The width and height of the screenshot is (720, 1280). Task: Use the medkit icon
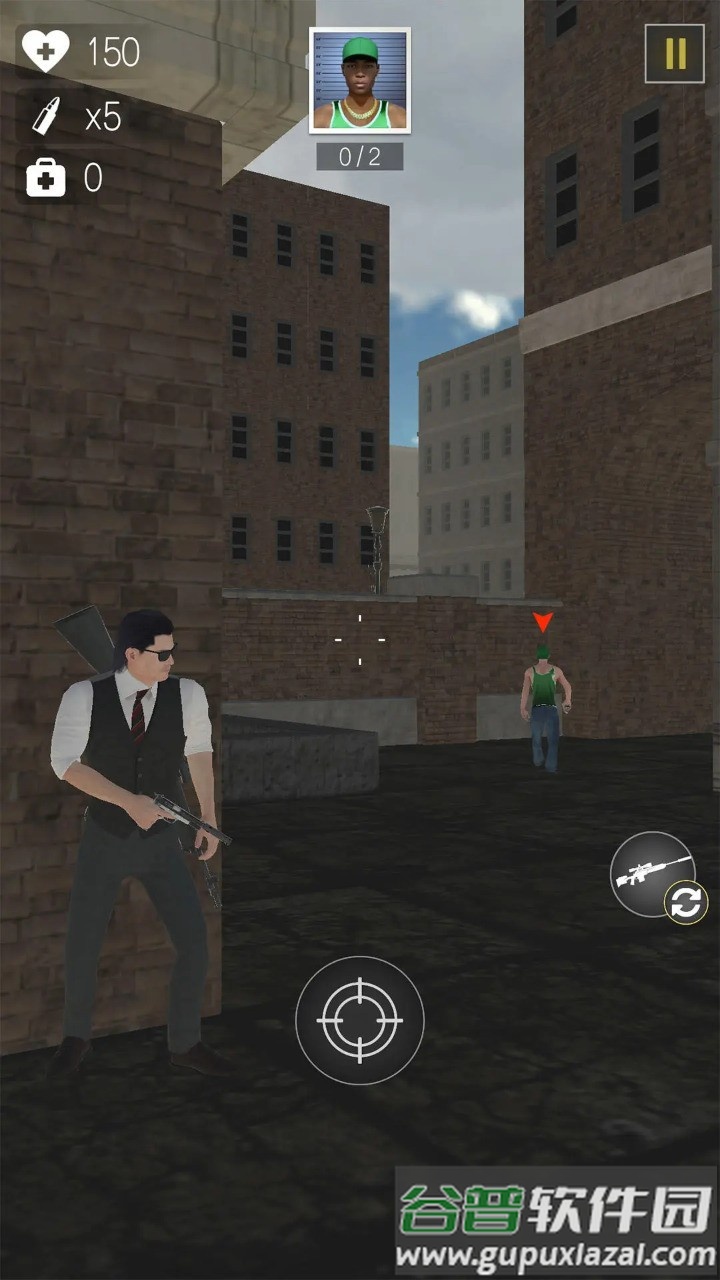[45, 179]
